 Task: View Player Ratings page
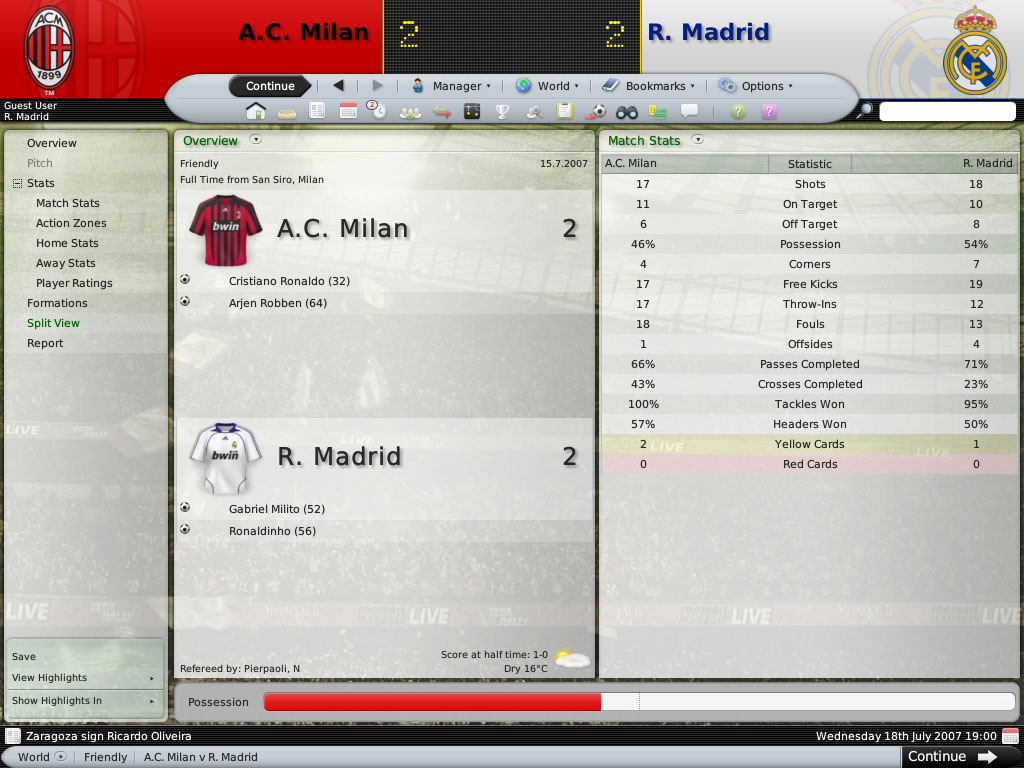[74, 283]
